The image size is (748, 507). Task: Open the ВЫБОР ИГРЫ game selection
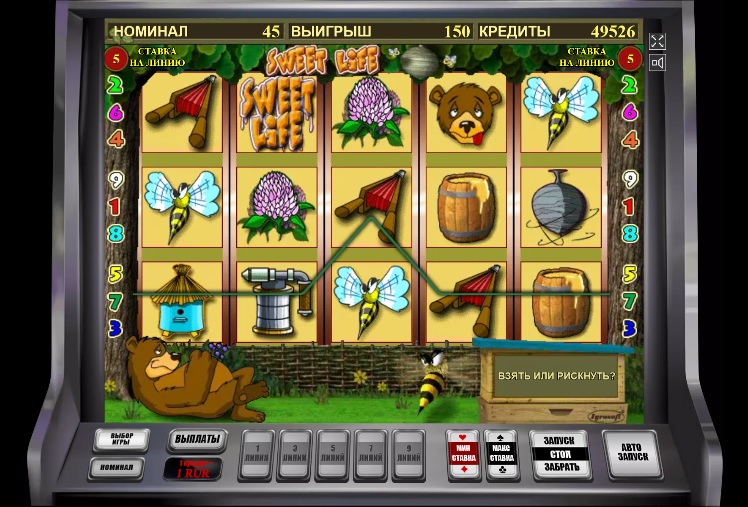(x=121, y=440)
